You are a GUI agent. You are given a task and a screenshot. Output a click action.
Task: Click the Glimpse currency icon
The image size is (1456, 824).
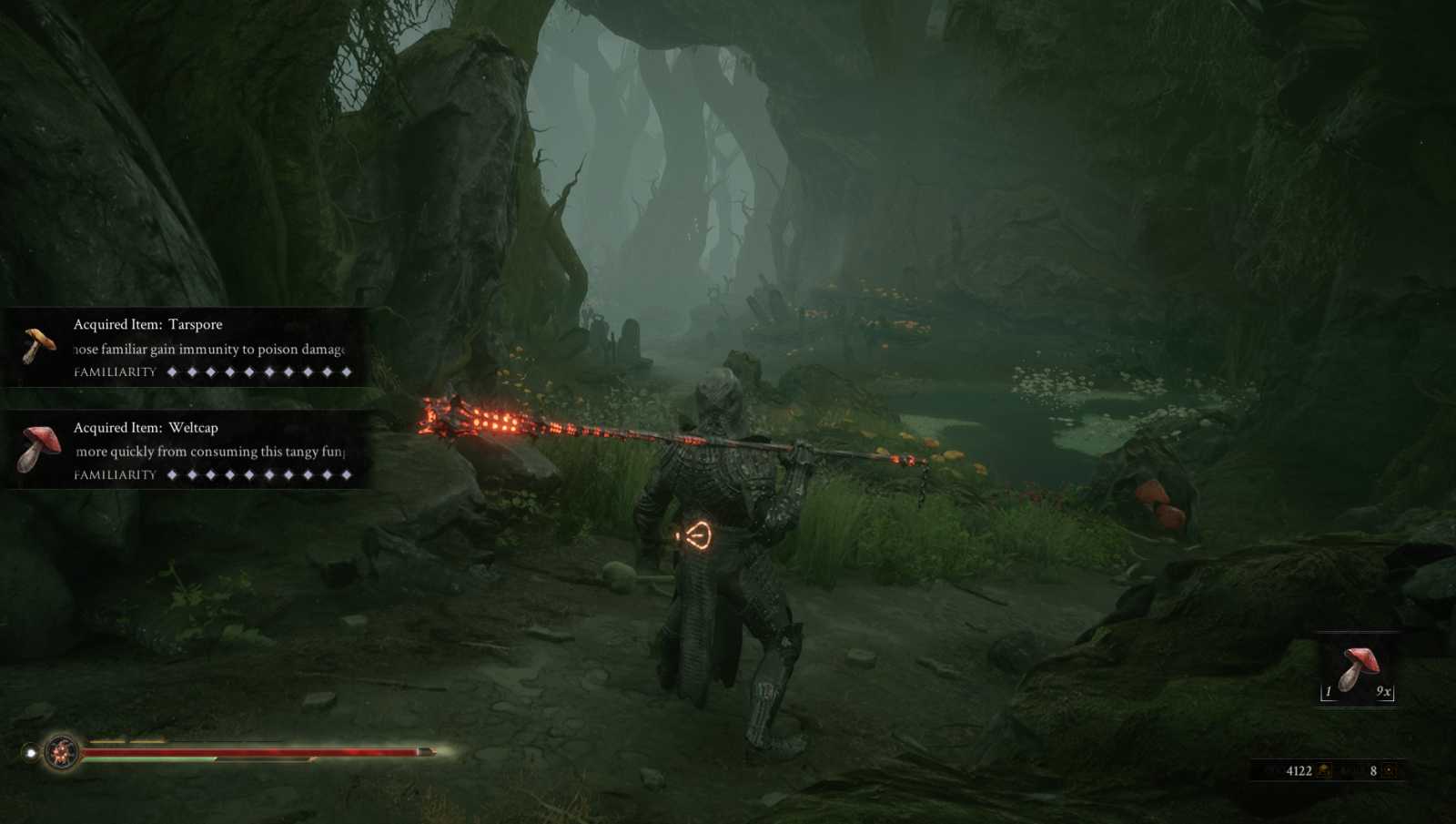(x=1390, y=771)
